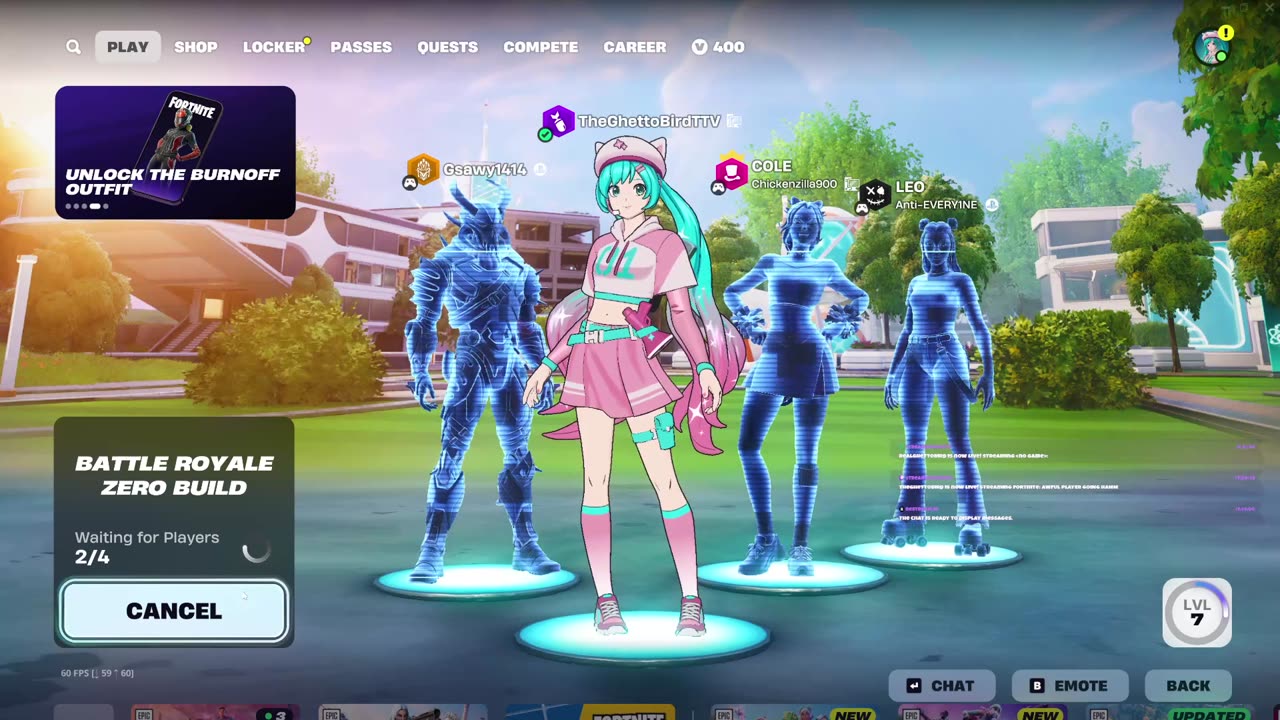Select the highlighted carousel dot under the Burnoff banner
Screen dimensions: 1280x720
click(x=94, y=205)
